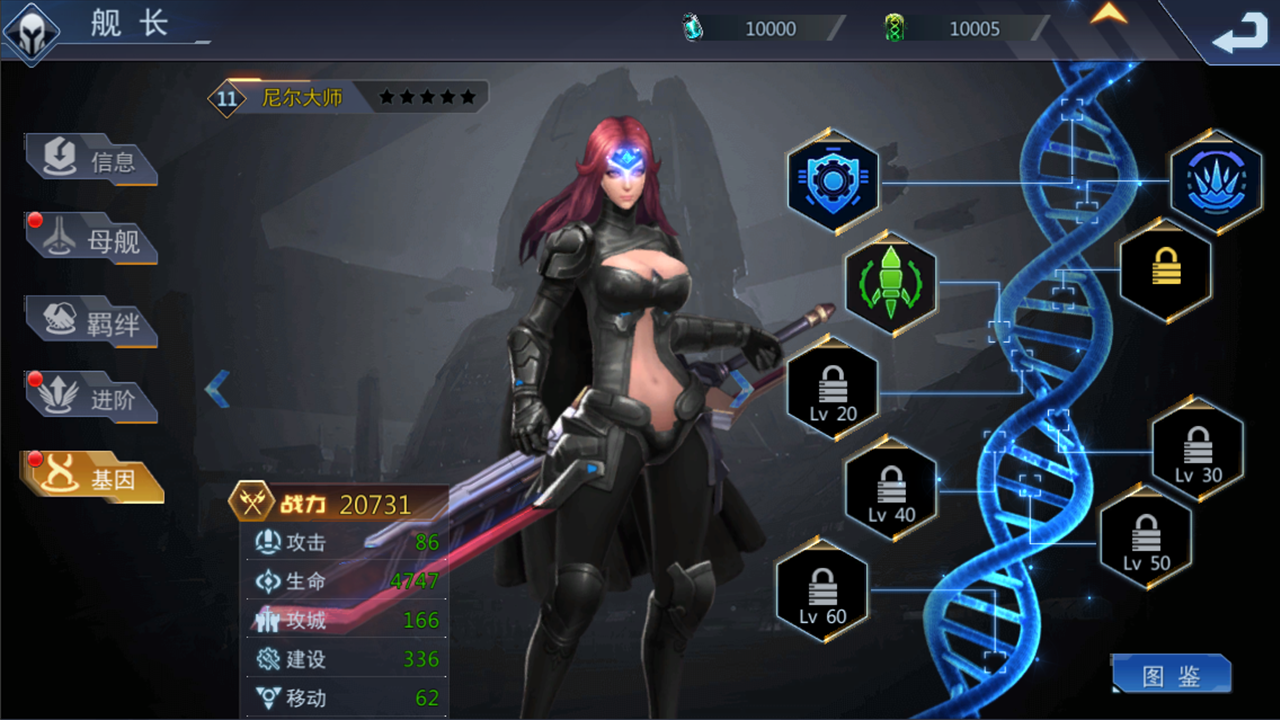Screen dimensions: 1280x720
Task: Collapse the top bar with the yellow arrow
Action: click(x=1109, y=15)
